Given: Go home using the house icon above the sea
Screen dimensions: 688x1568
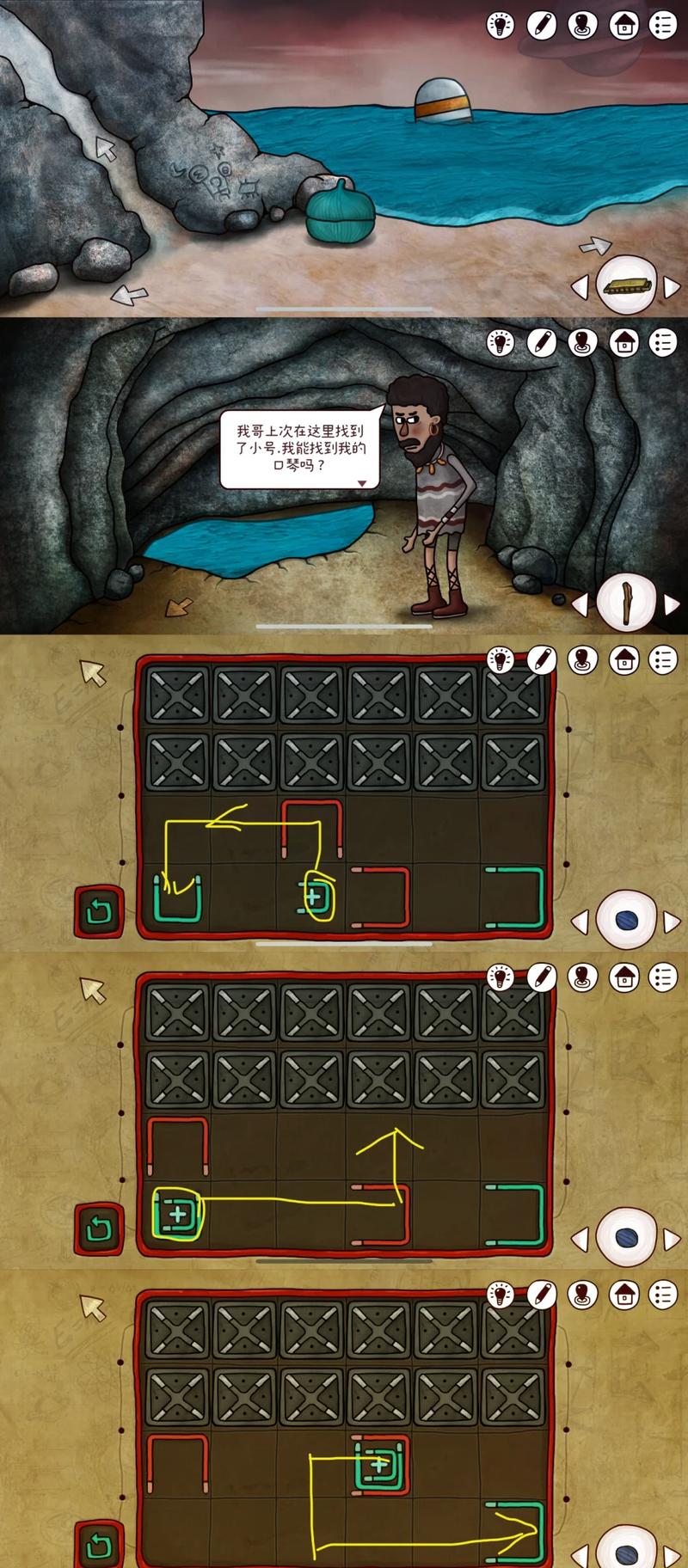Looking at the screenshot, I should (623, 26).
